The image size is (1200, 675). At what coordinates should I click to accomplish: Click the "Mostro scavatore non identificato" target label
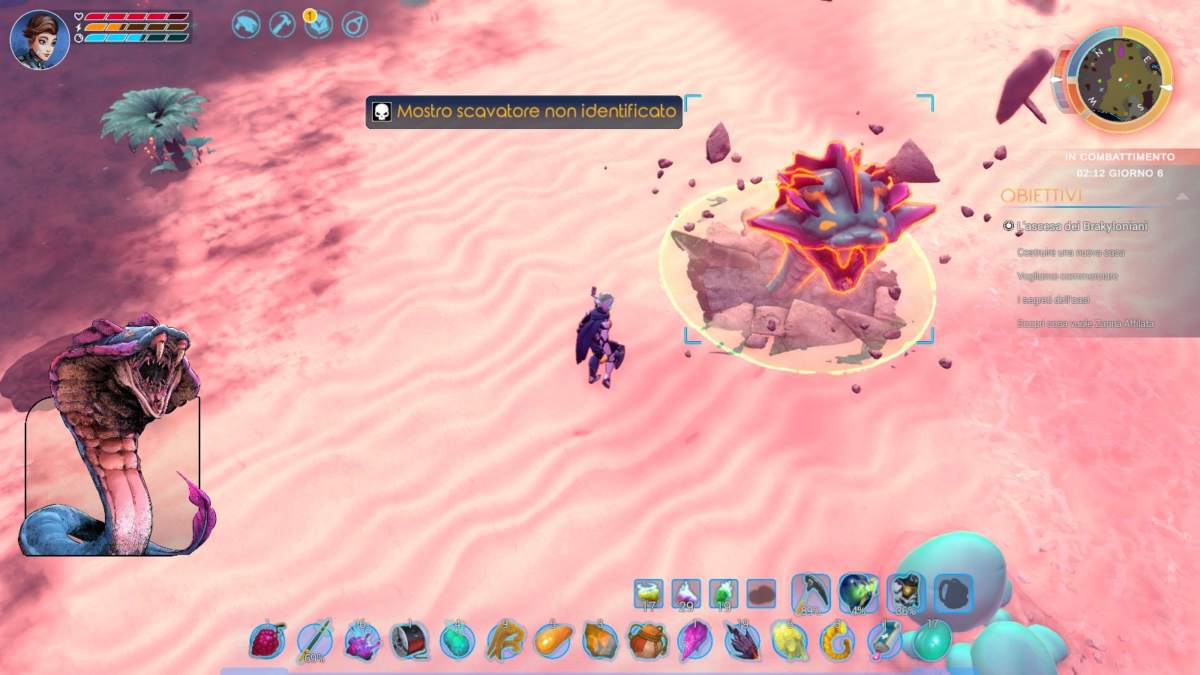coord(524,111)
